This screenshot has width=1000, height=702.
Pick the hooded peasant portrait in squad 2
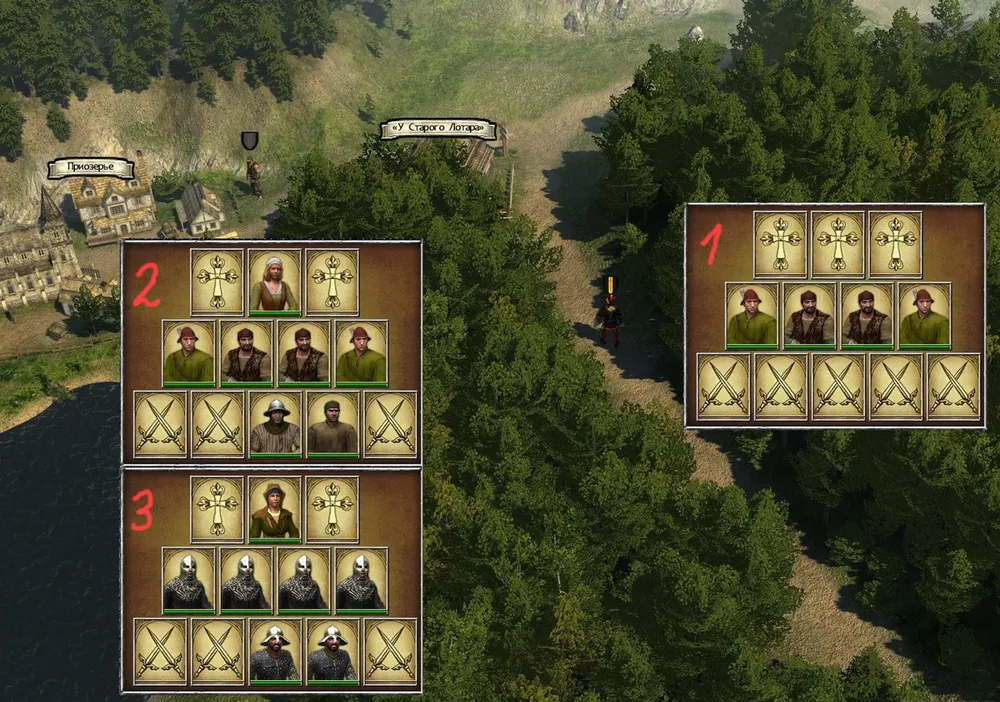click(332, 424)
